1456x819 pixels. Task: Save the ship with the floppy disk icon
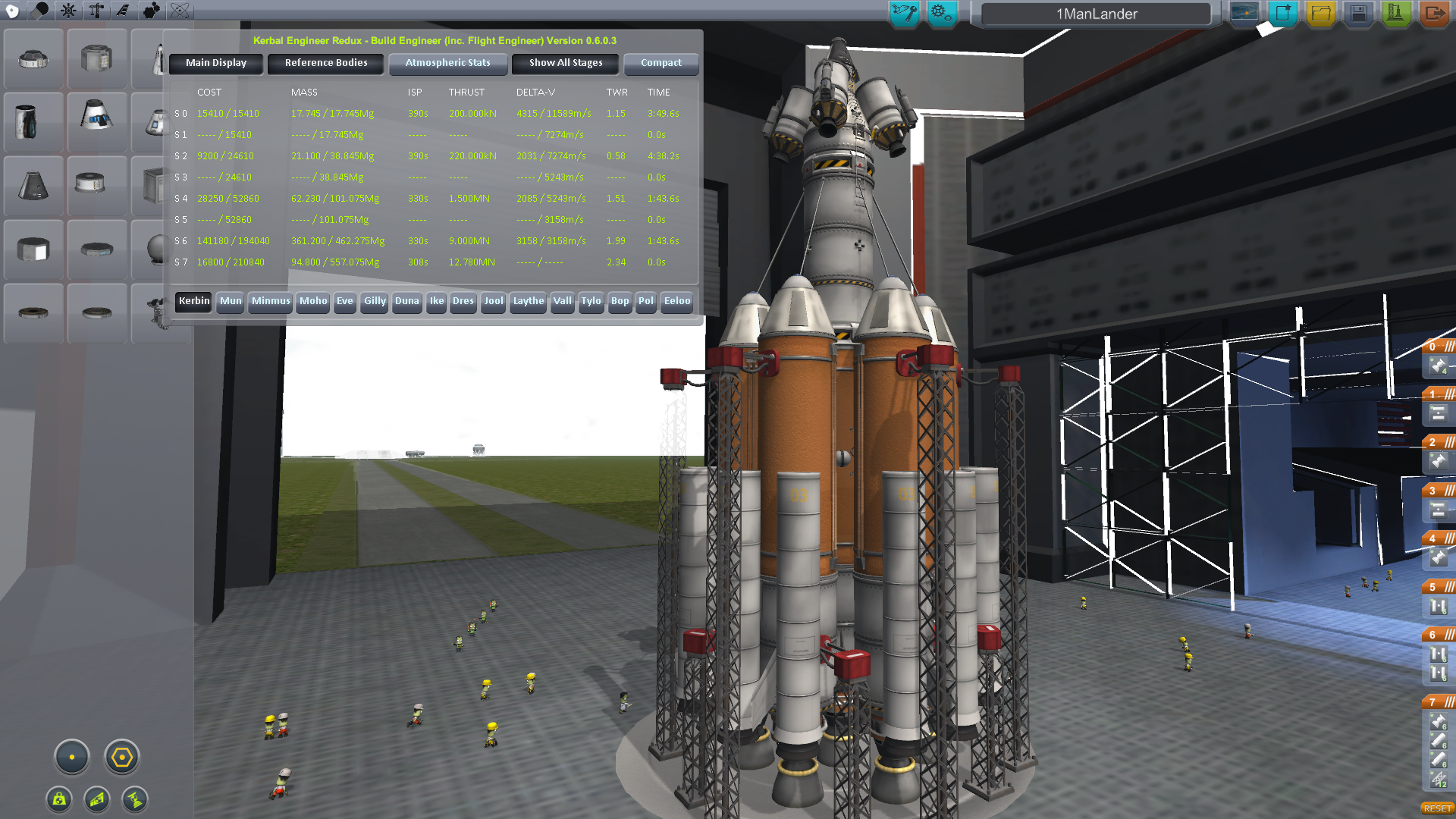coord(1358,13)
